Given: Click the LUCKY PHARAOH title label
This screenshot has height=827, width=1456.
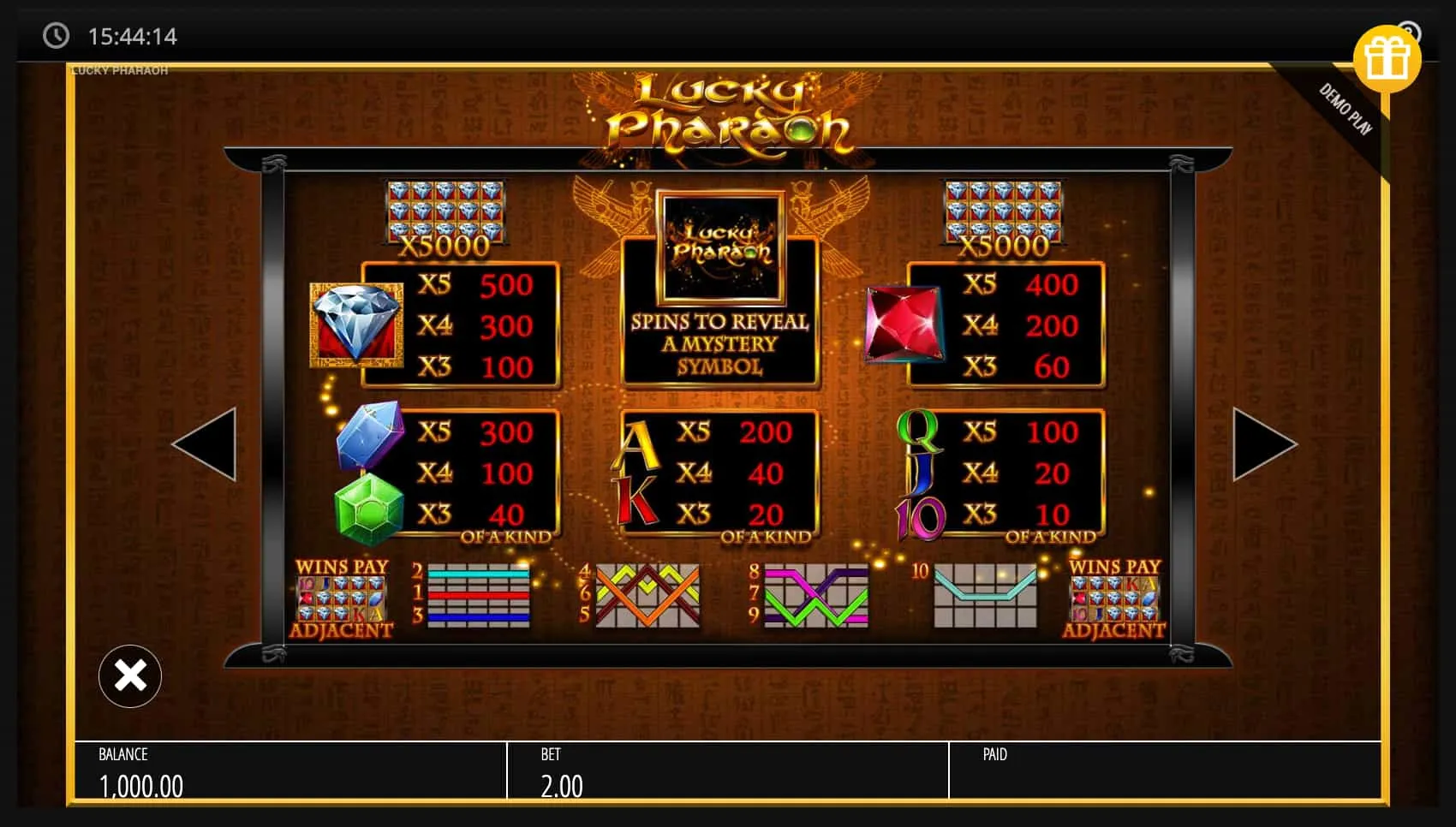Looking at the screenshot, I should [x=118, y=69].
